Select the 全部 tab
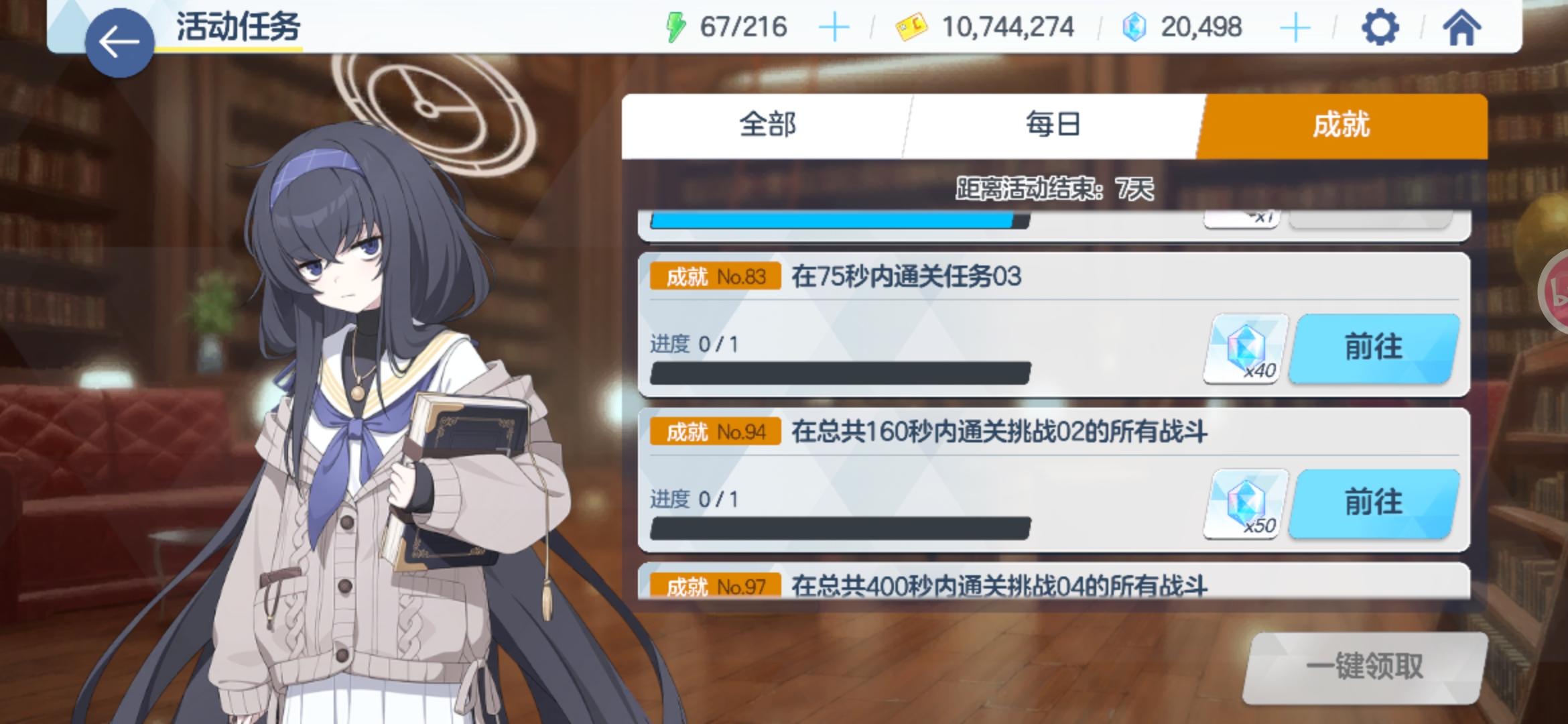This screenshot has width=1568, height=724. (x=766, y=125)
